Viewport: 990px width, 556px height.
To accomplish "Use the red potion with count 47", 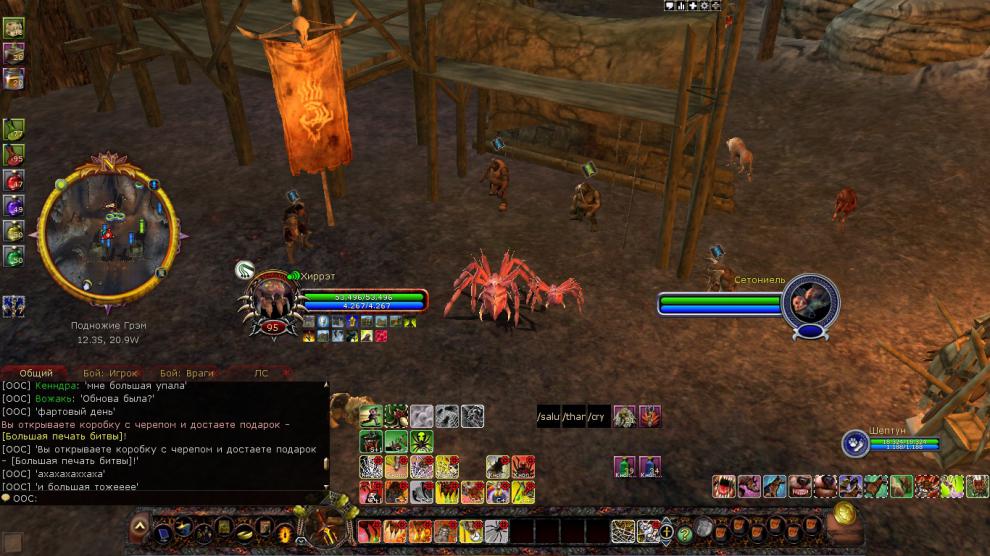I will (x=14, y=181).
